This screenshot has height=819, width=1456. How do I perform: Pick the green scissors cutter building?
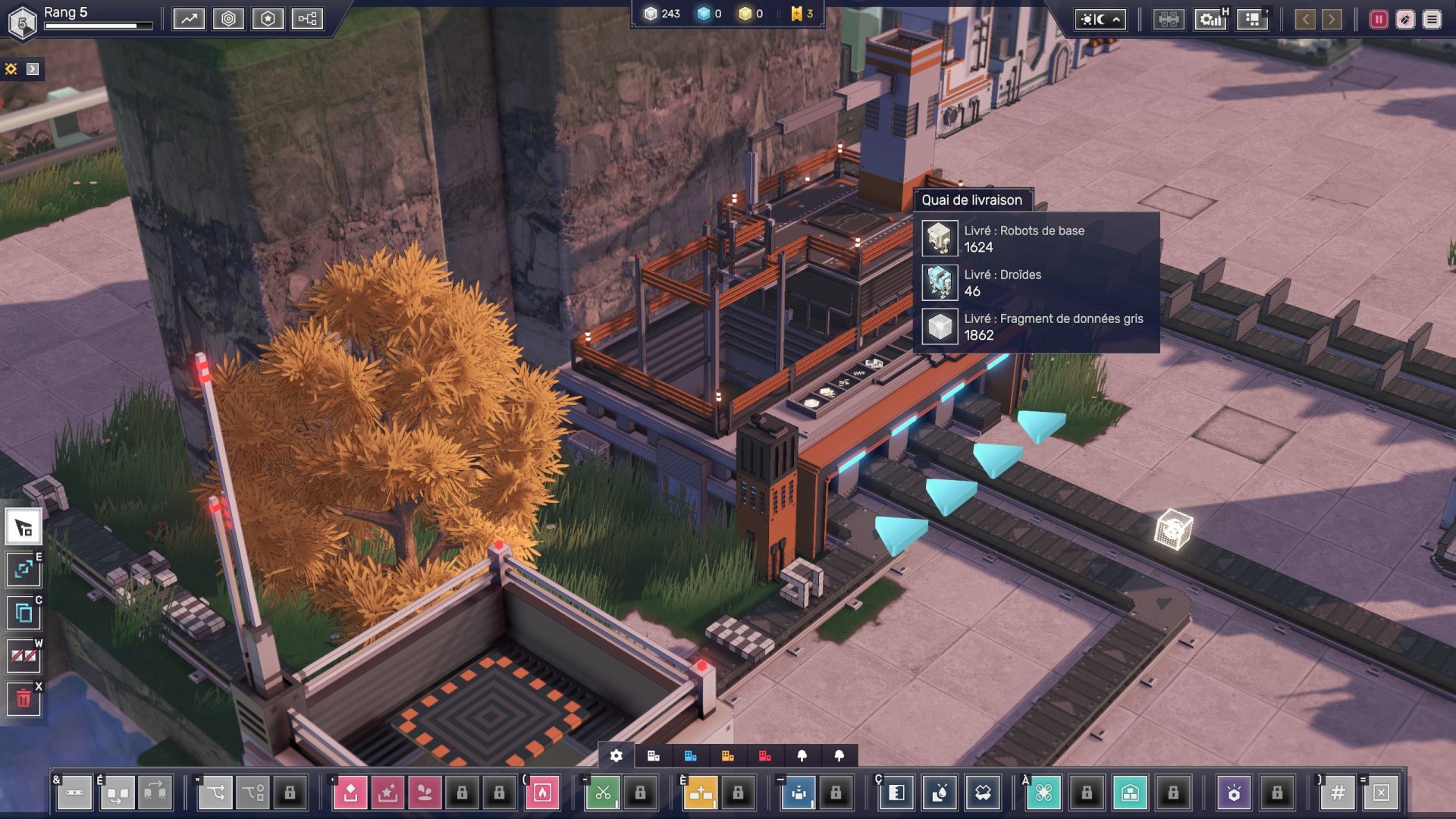point(603,793)
